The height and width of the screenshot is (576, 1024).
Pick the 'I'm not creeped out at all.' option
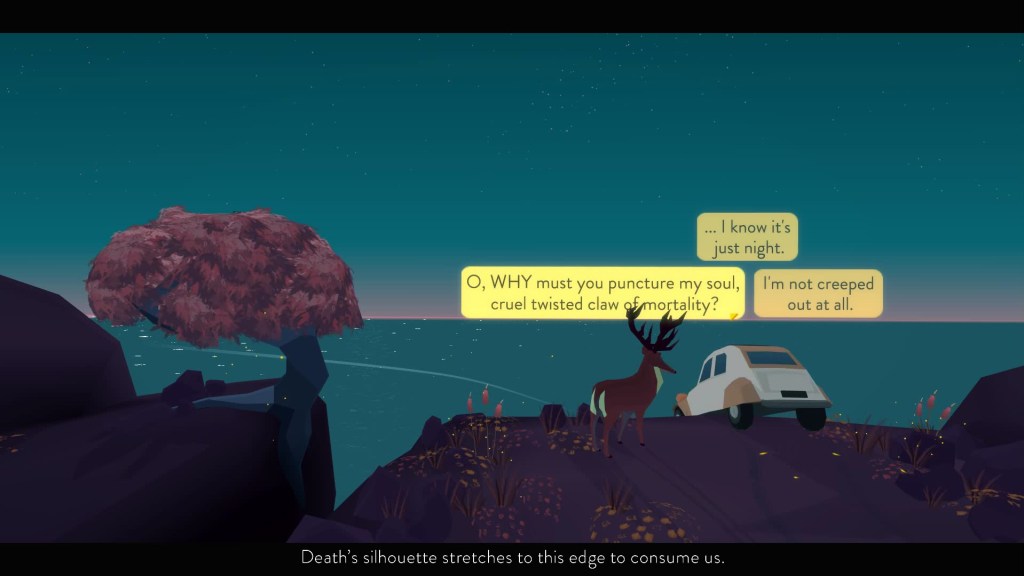[818, 294]
